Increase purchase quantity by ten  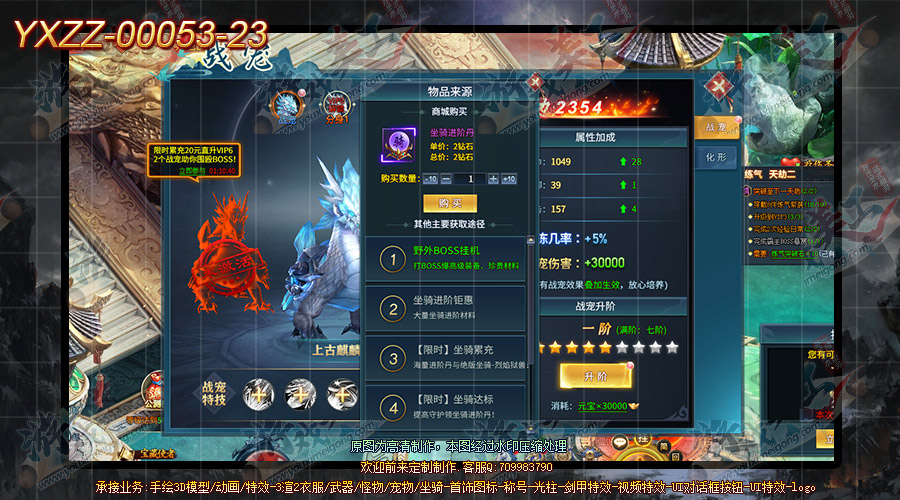point(508,179)
